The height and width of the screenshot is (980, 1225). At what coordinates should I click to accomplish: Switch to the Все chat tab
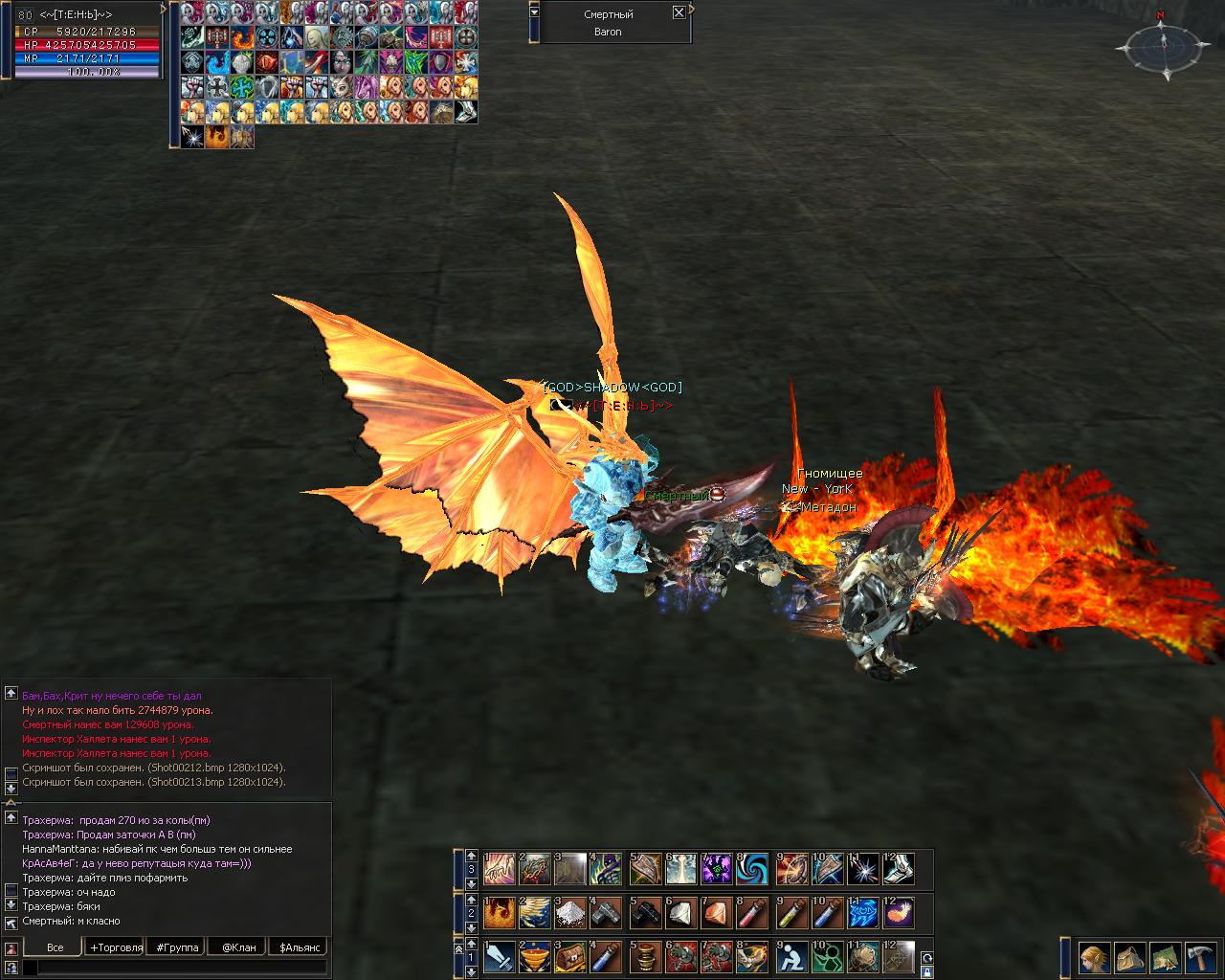tap(56, 947)
